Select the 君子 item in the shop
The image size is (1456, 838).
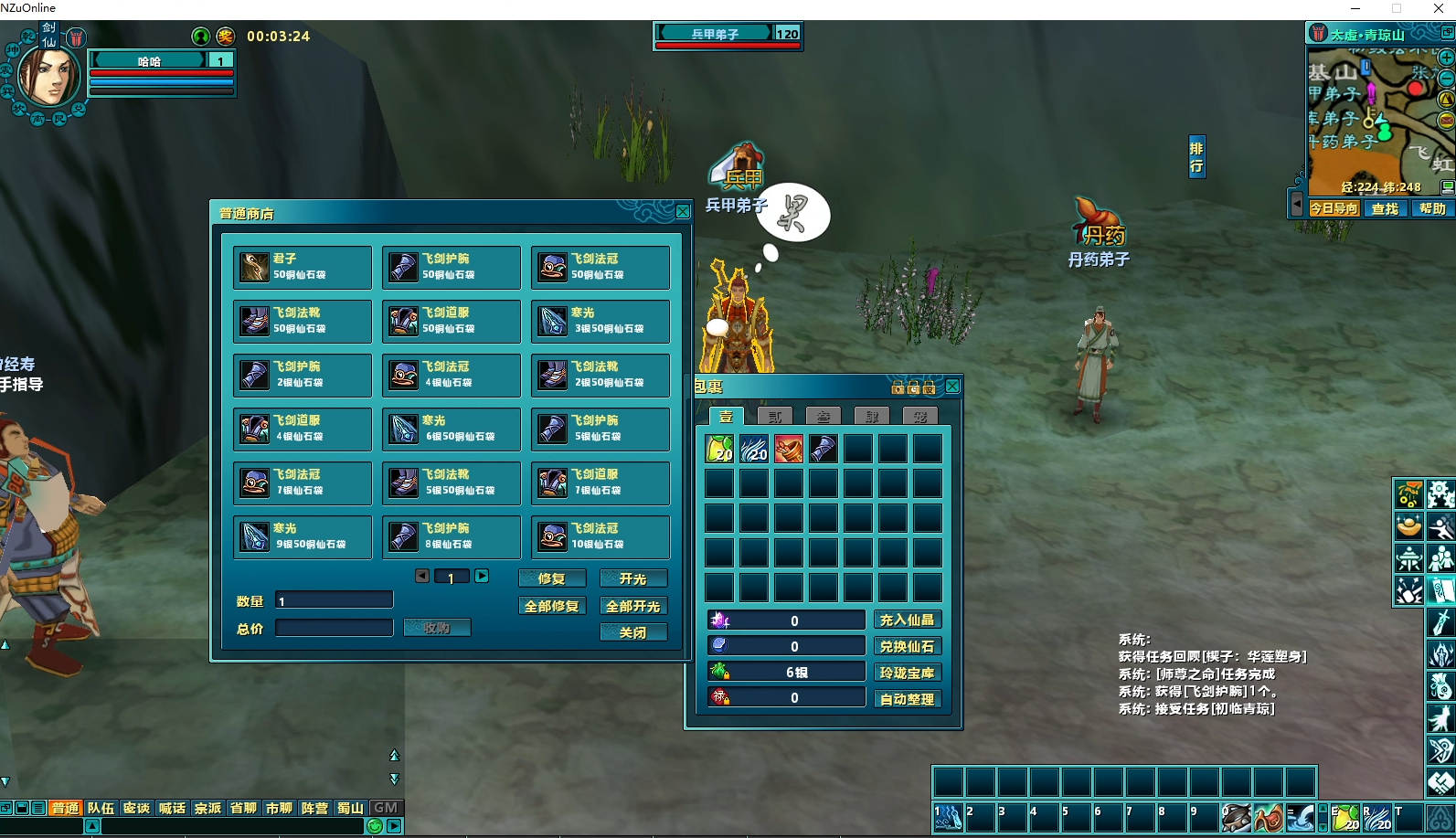302,267
